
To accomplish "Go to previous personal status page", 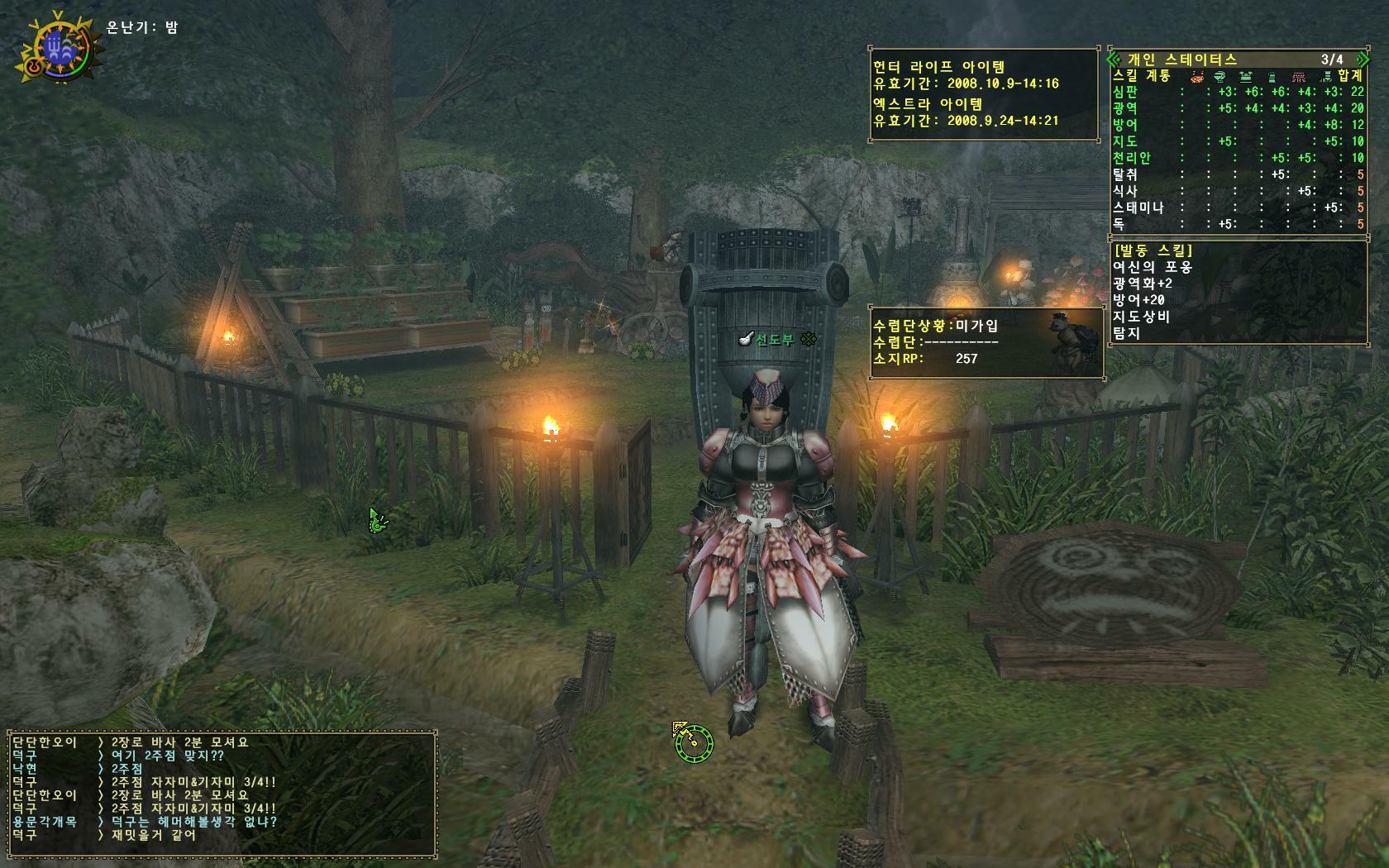I will click(1114, 60).
